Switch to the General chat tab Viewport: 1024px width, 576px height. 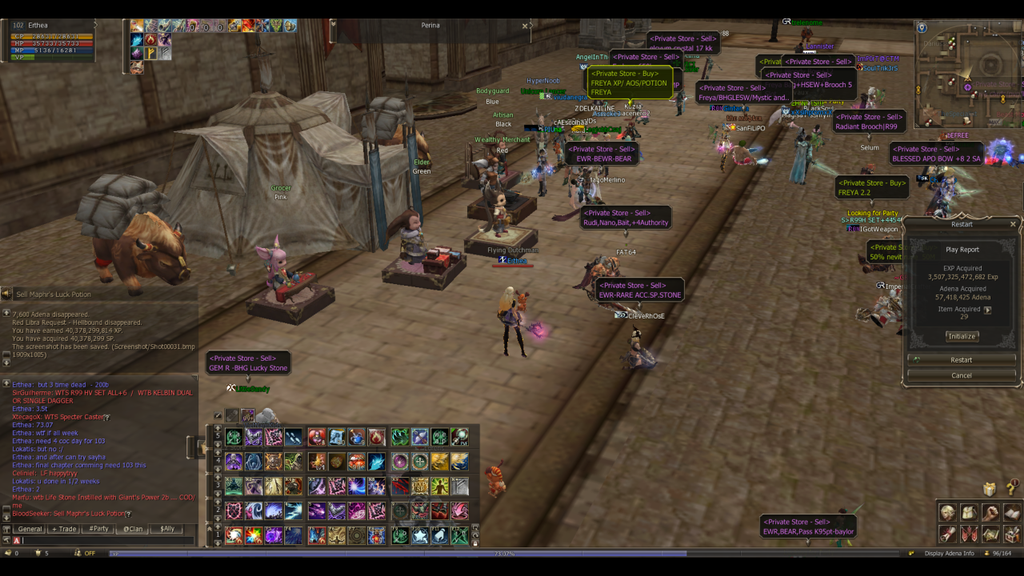pos(29,529)
